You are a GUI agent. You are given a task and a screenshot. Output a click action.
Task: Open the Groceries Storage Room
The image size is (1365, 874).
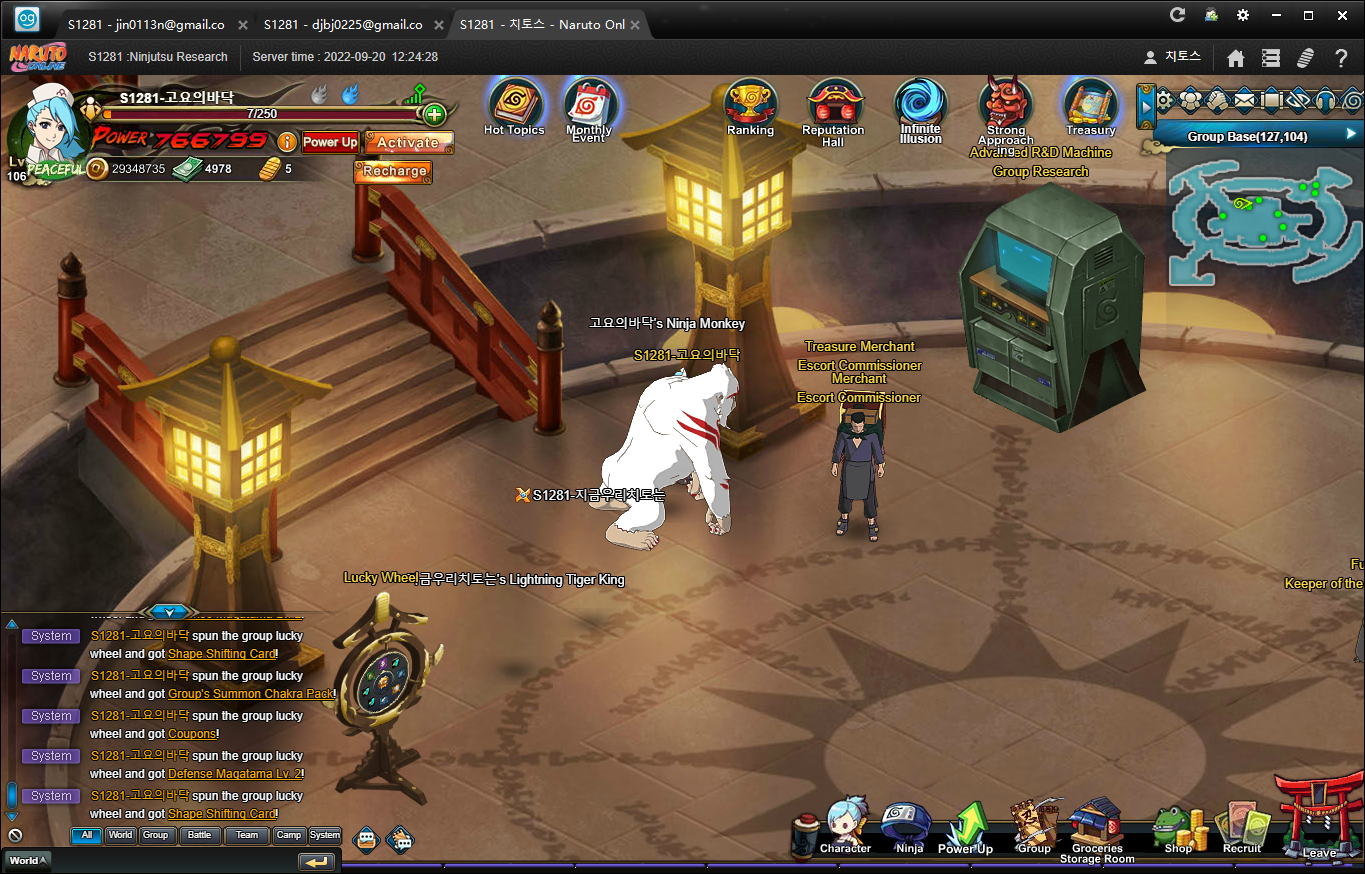click(1097, 824)
